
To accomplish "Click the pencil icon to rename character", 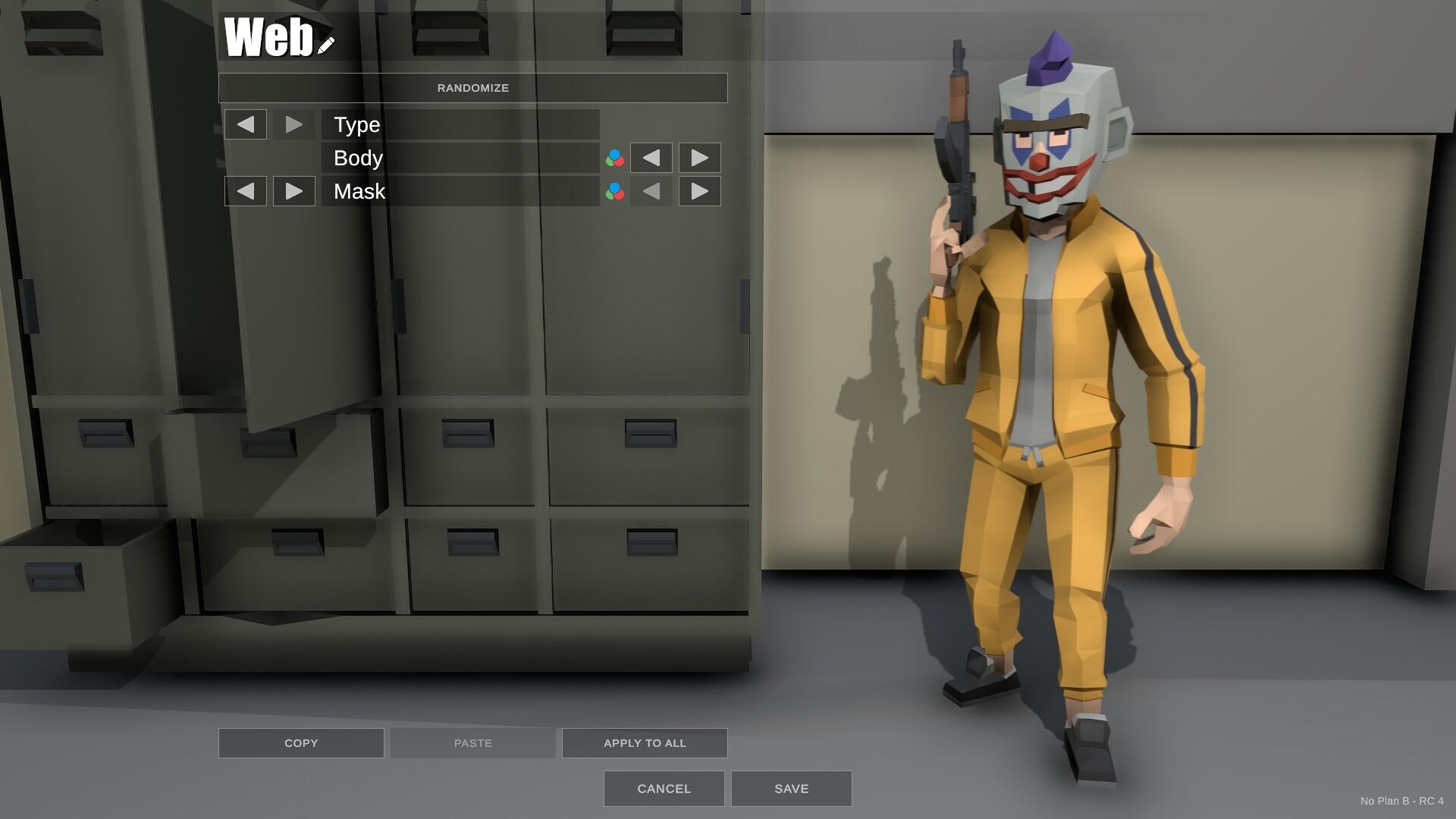I will coord(325,47).
